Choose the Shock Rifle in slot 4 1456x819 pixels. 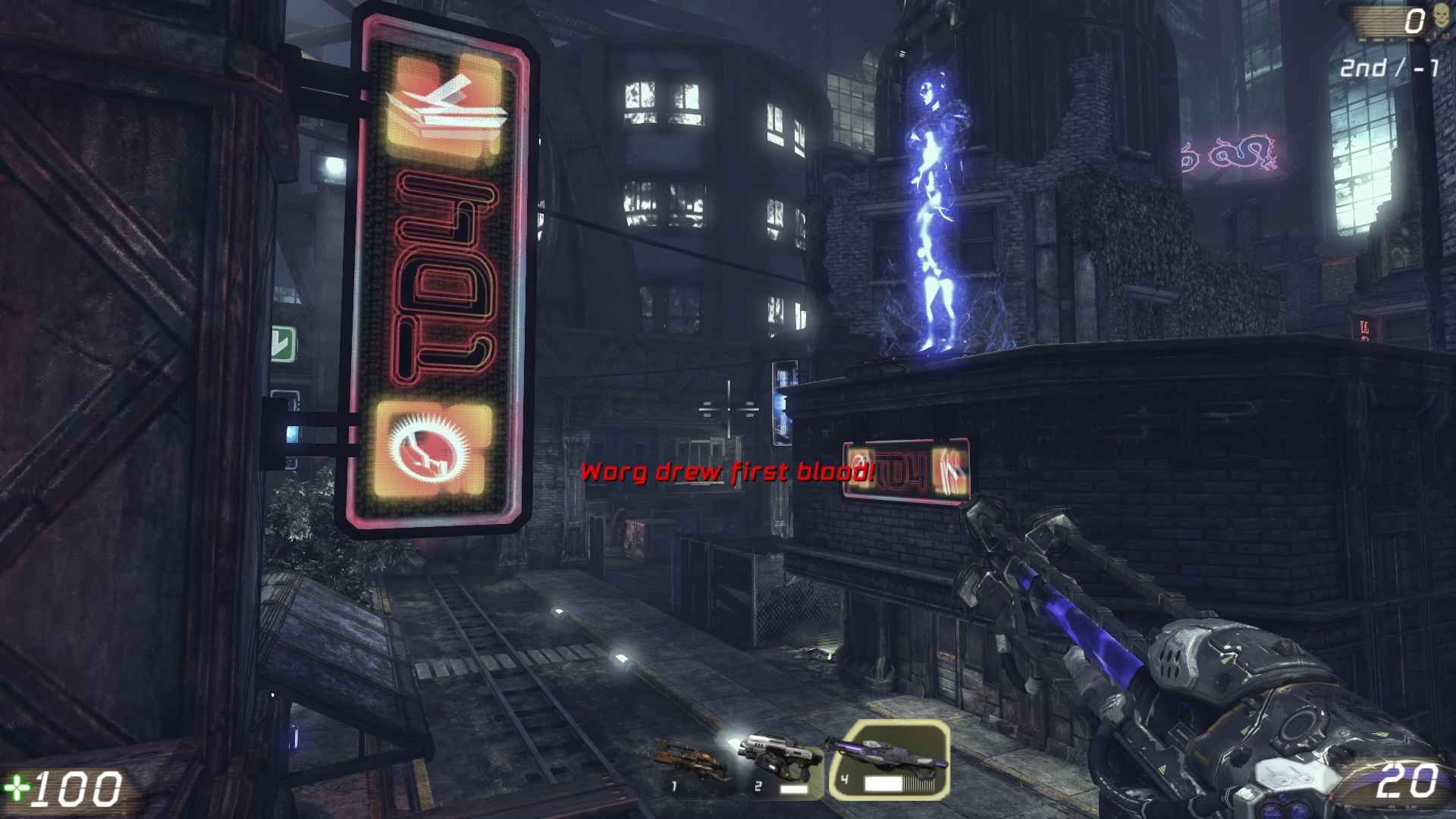click(887, 761)
